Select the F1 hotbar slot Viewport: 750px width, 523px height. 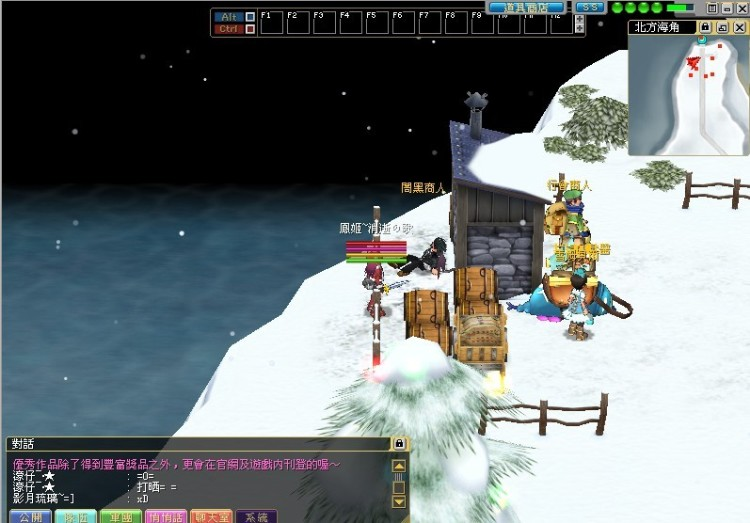coord(272,23)
